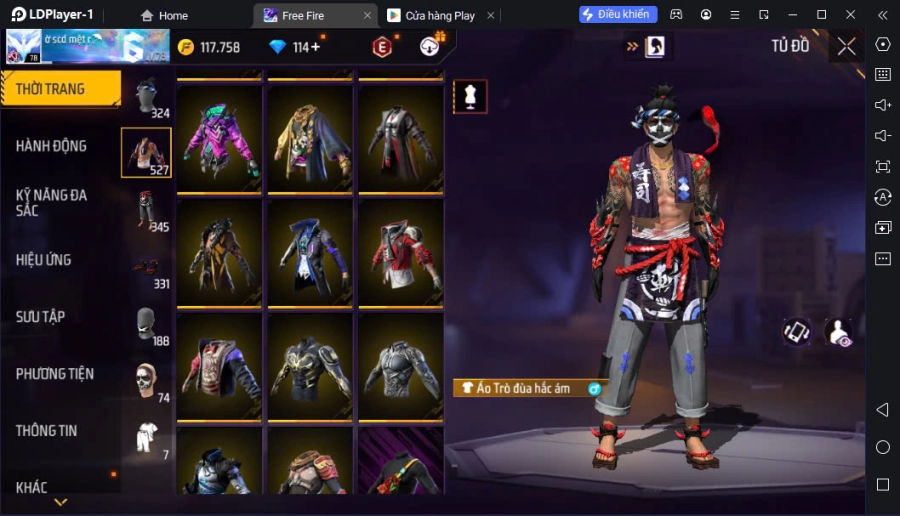Open the player profile avatar
This screenshot has height=516, width=900.
(23, 46)
